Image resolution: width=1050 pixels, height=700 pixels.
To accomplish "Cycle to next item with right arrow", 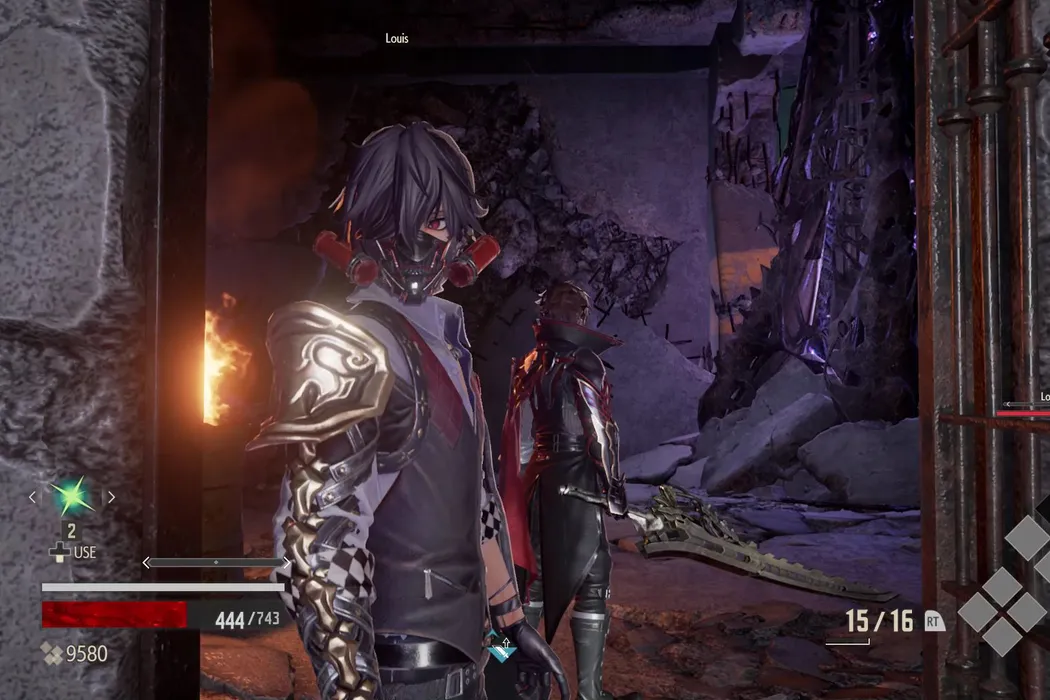I will [x=111, y=496].
